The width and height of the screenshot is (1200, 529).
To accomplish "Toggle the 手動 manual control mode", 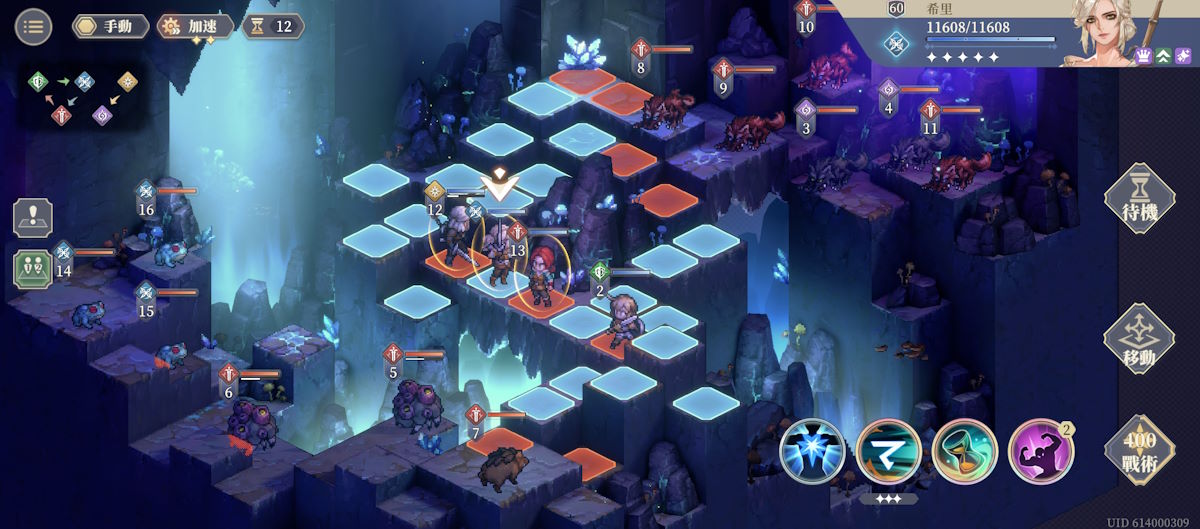I will pos(110,26).
